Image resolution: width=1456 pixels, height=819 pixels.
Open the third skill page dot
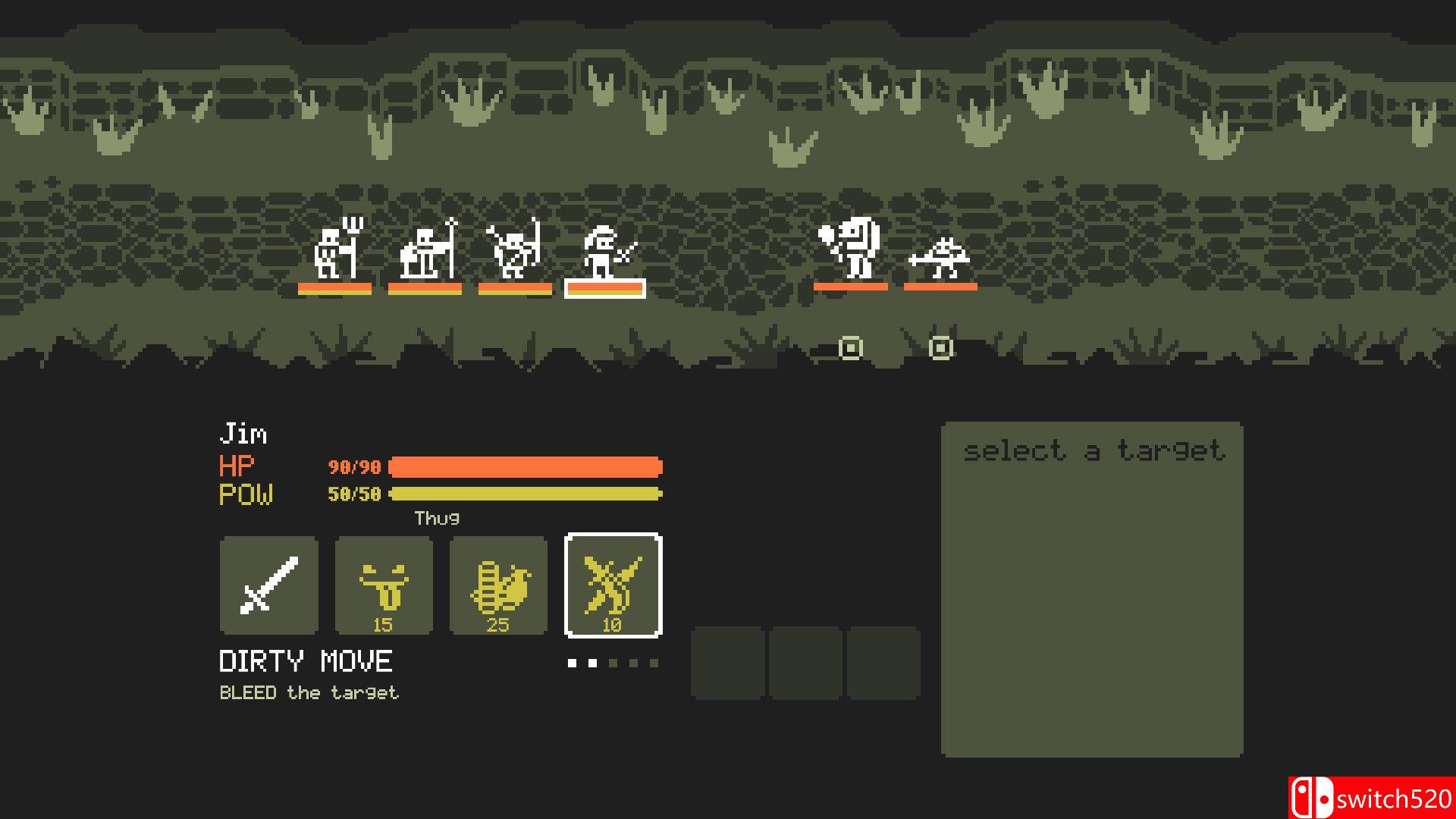click(x=613, y=661)
